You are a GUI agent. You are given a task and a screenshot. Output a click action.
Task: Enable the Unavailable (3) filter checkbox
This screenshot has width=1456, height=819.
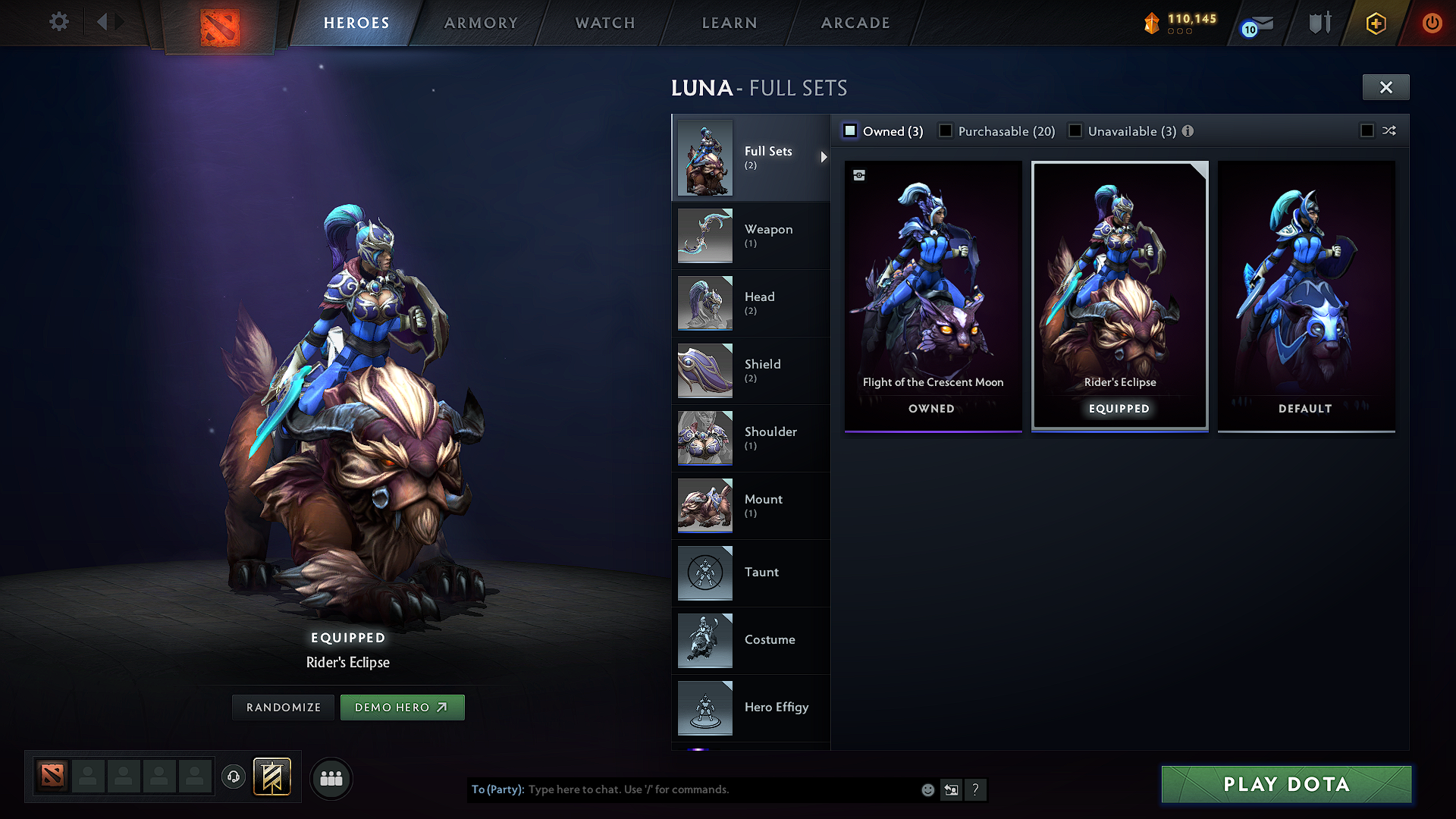tap(1075, 130)
